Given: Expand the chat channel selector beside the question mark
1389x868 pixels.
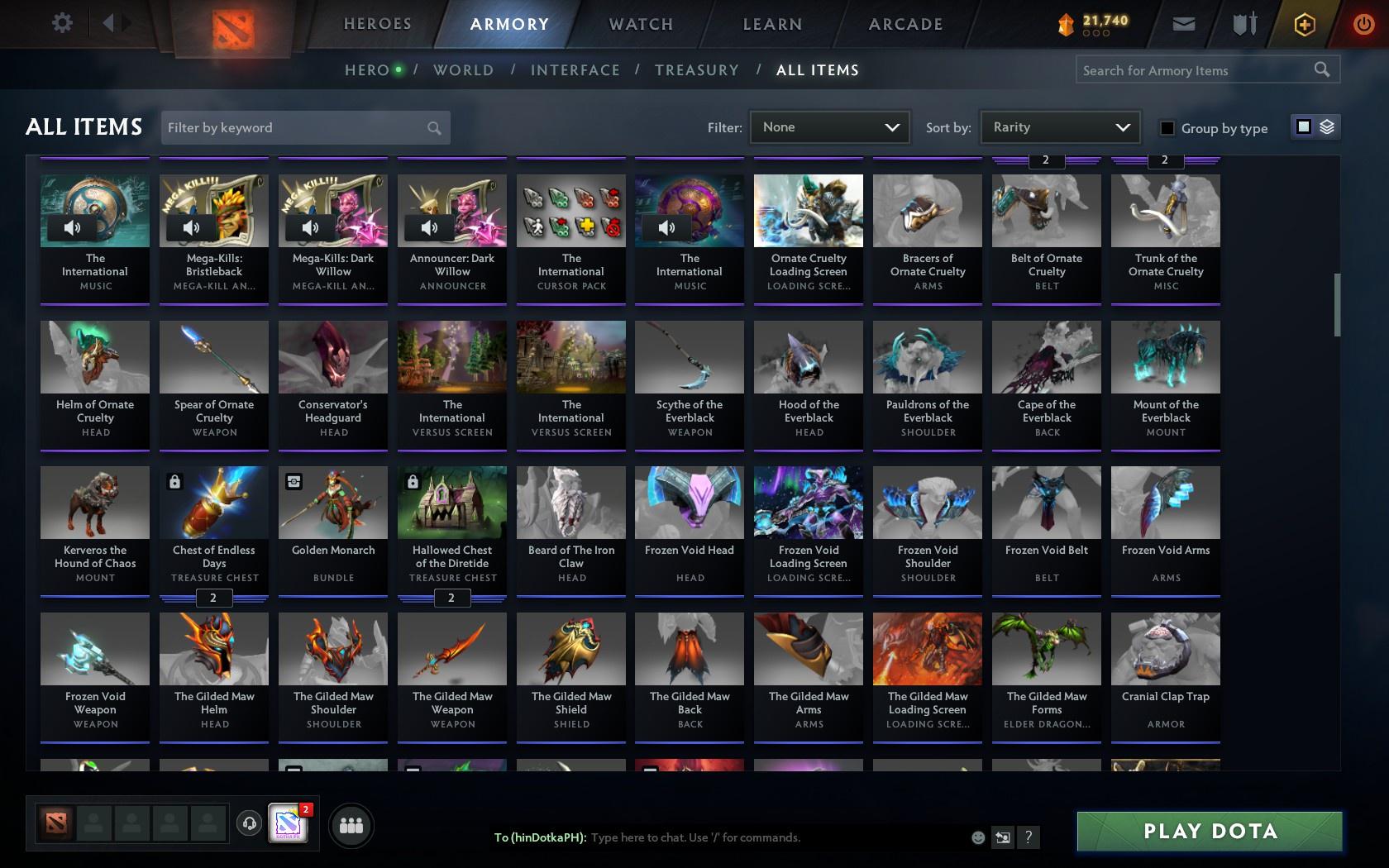Looking at the screenshot, I should [x=1002, y=837].
